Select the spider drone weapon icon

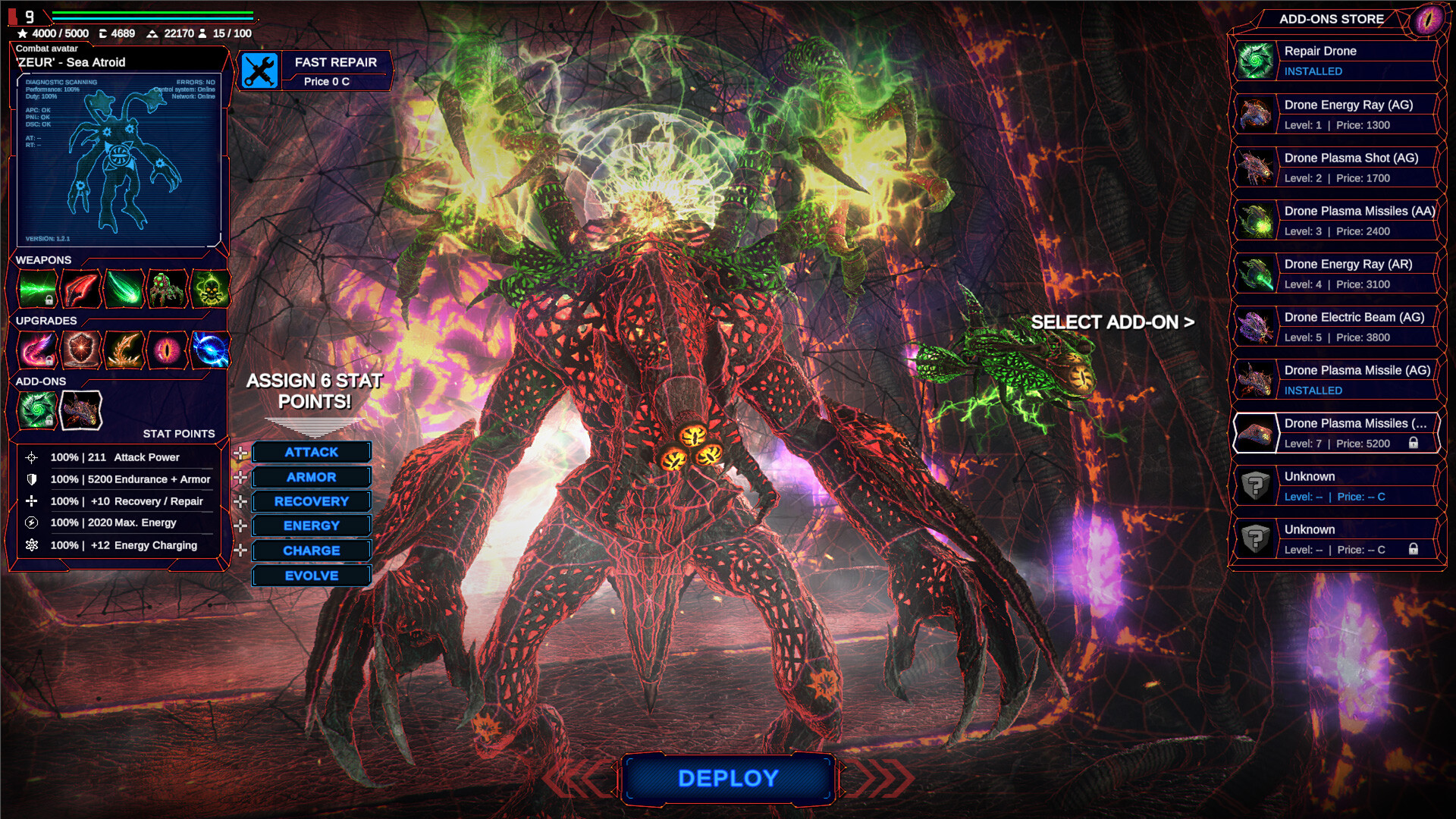click(165, 289)
